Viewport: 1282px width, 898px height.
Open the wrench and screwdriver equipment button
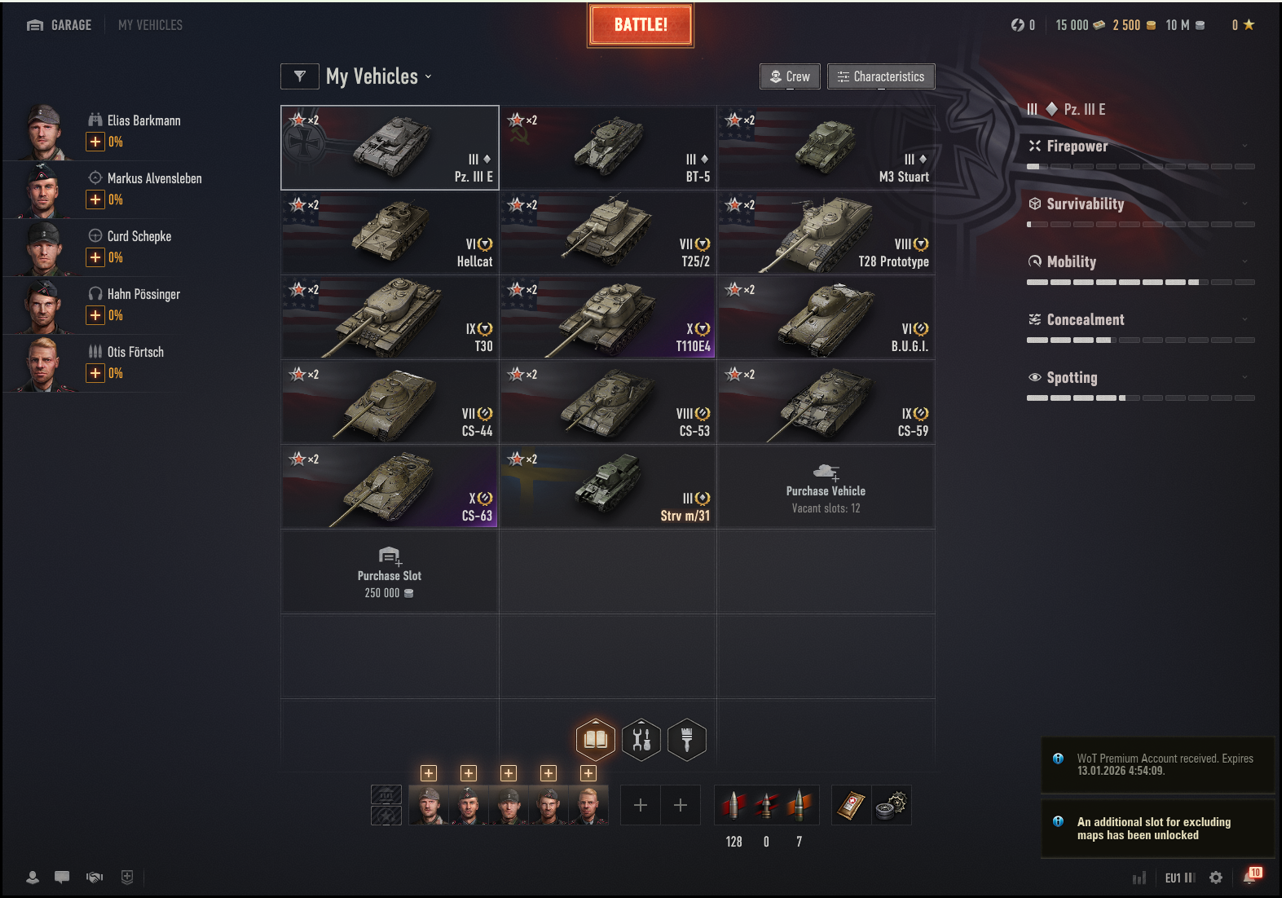641,740
